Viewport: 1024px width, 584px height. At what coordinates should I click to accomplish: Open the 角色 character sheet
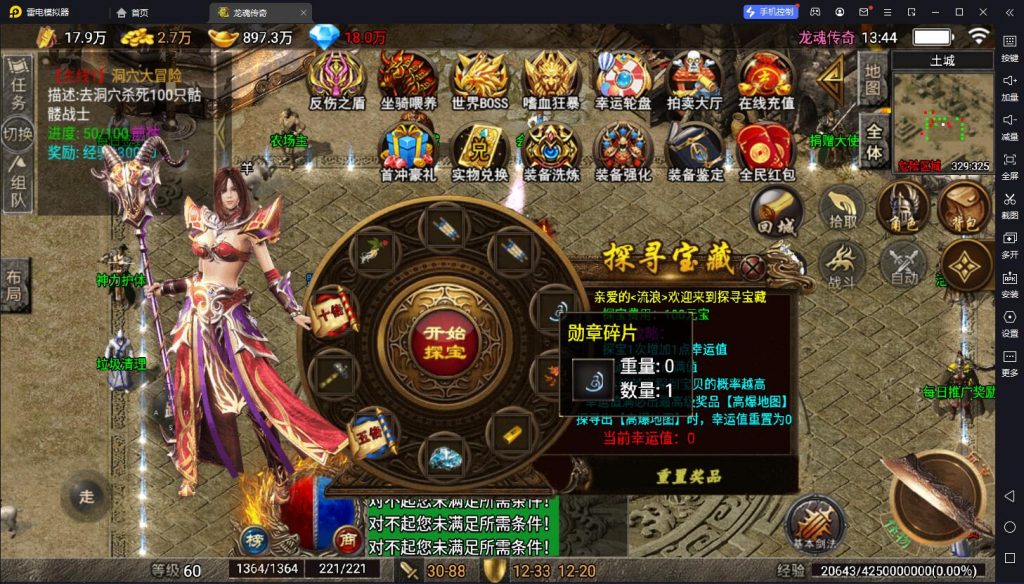(x=901, y=209)
